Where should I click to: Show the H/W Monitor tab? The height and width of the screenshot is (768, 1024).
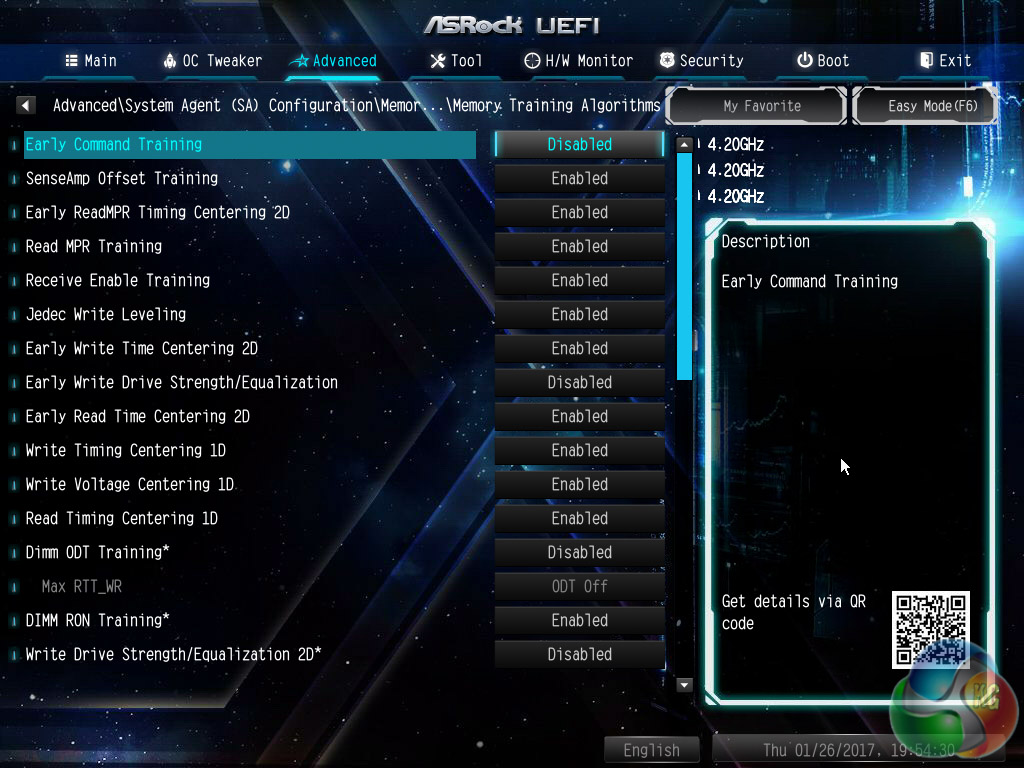pyautogui.click(x=579, y=61)
